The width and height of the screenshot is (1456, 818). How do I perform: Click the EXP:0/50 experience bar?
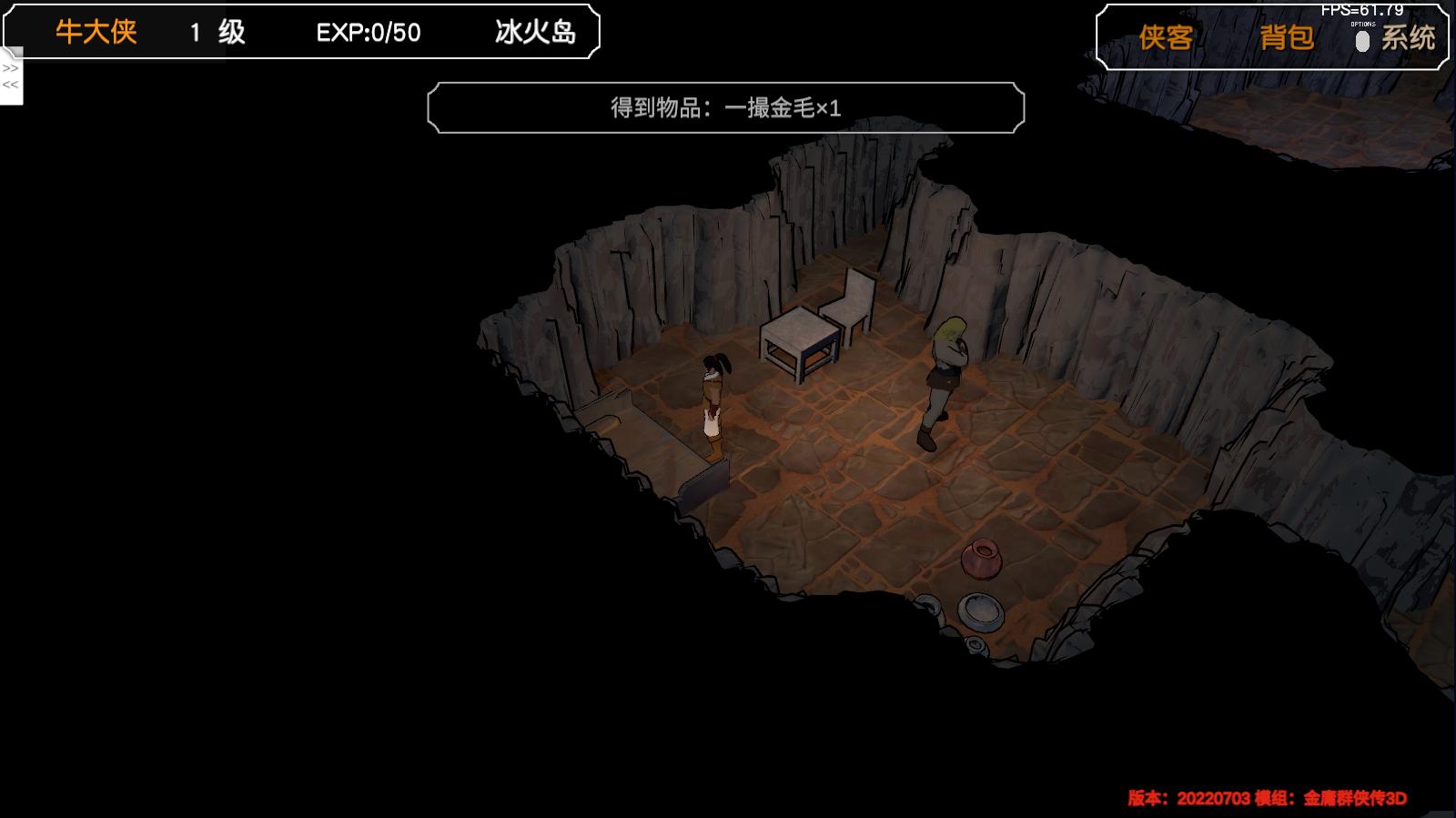[364, 32]
